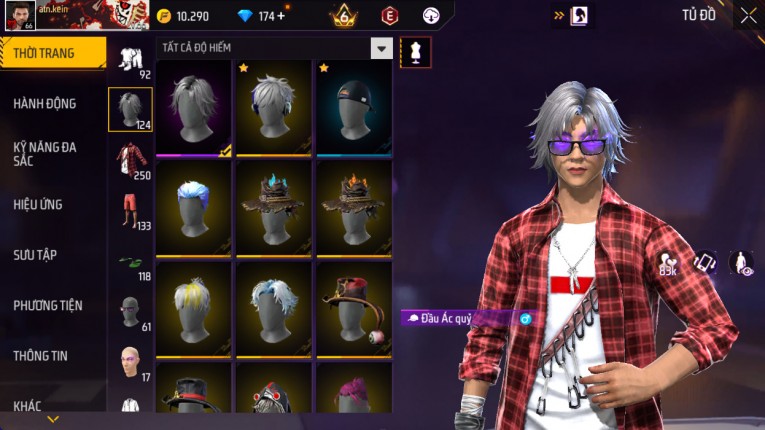This screenshot has height=430, width=765.
Task: Select the red plaid shirt subcategory
Action: pos(130,158)
